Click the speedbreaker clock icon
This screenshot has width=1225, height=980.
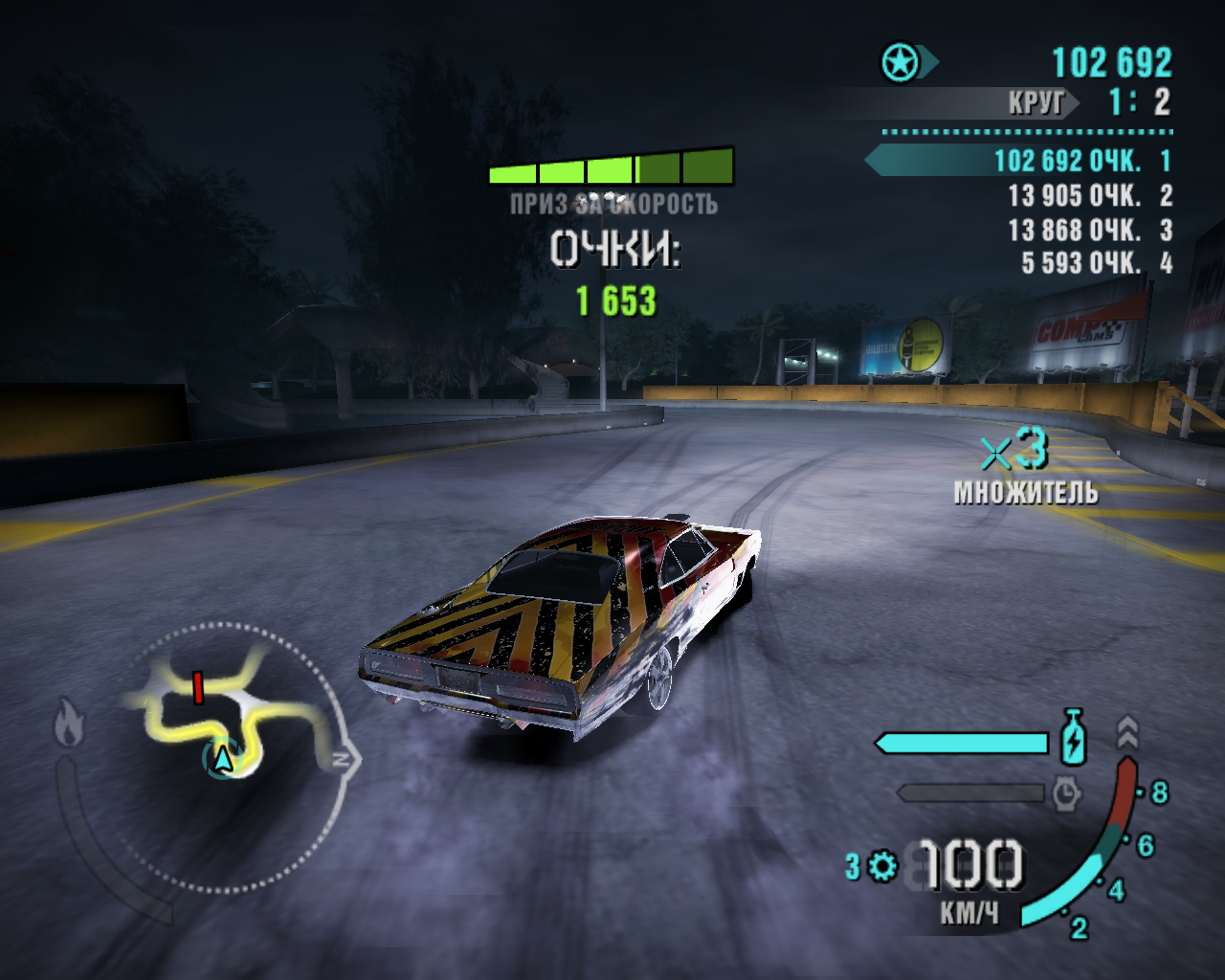tap(1066, 793)
